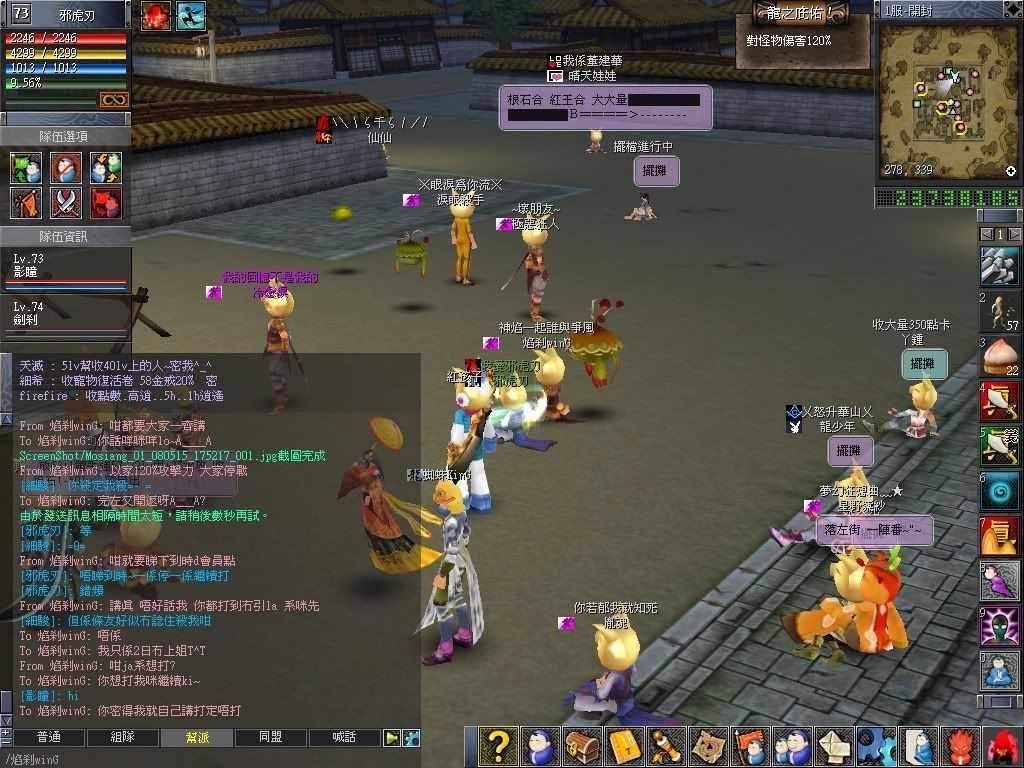Switch chat to the 組隊 channel tab
The image size is (1024, 768).
point(122,737)
